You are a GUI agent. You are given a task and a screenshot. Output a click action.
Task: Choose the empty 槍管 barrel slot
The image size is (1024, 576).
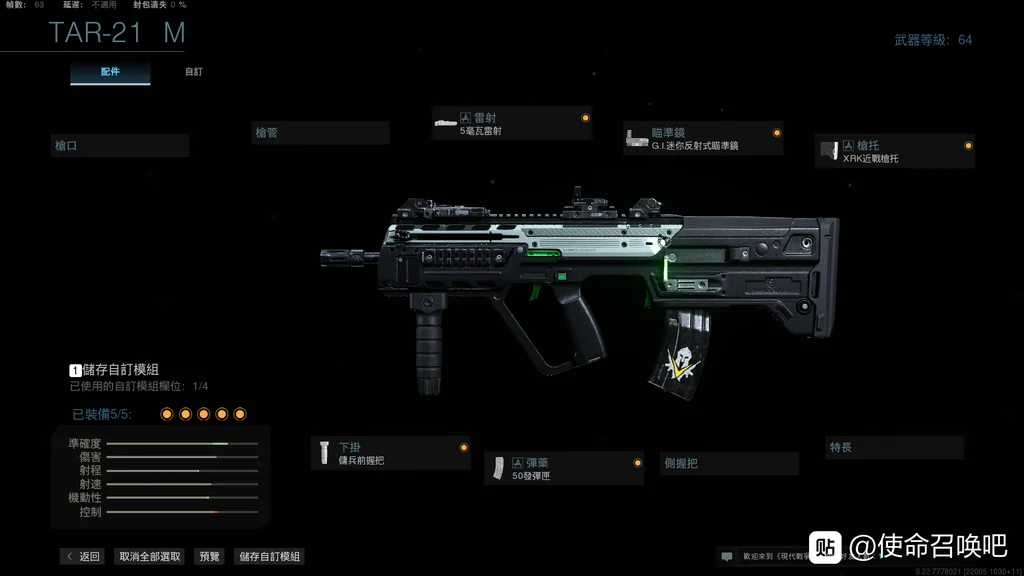pos(320,133)
